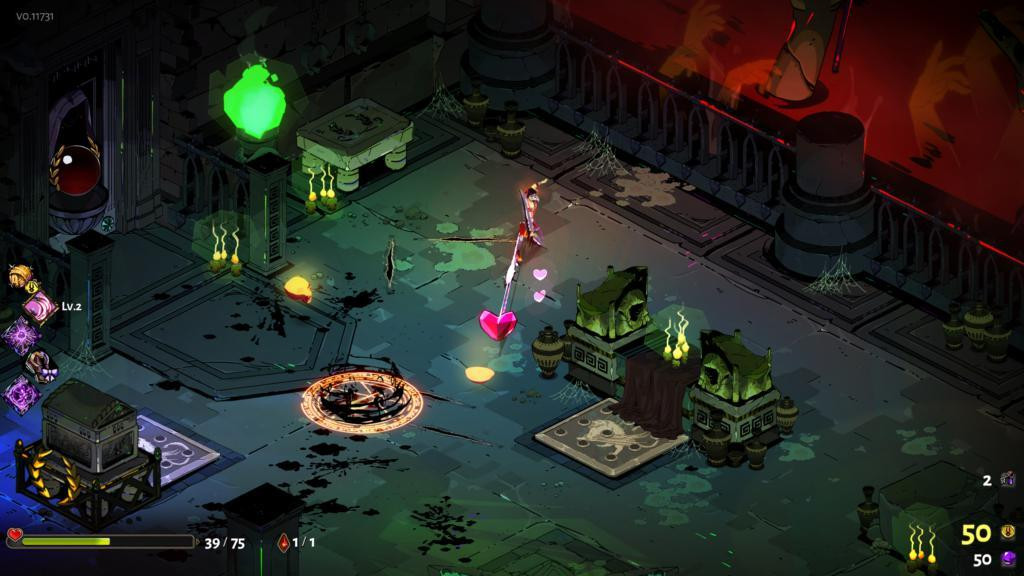
Task: Click the purple darkness gem icon
Action: [1008, 560]
